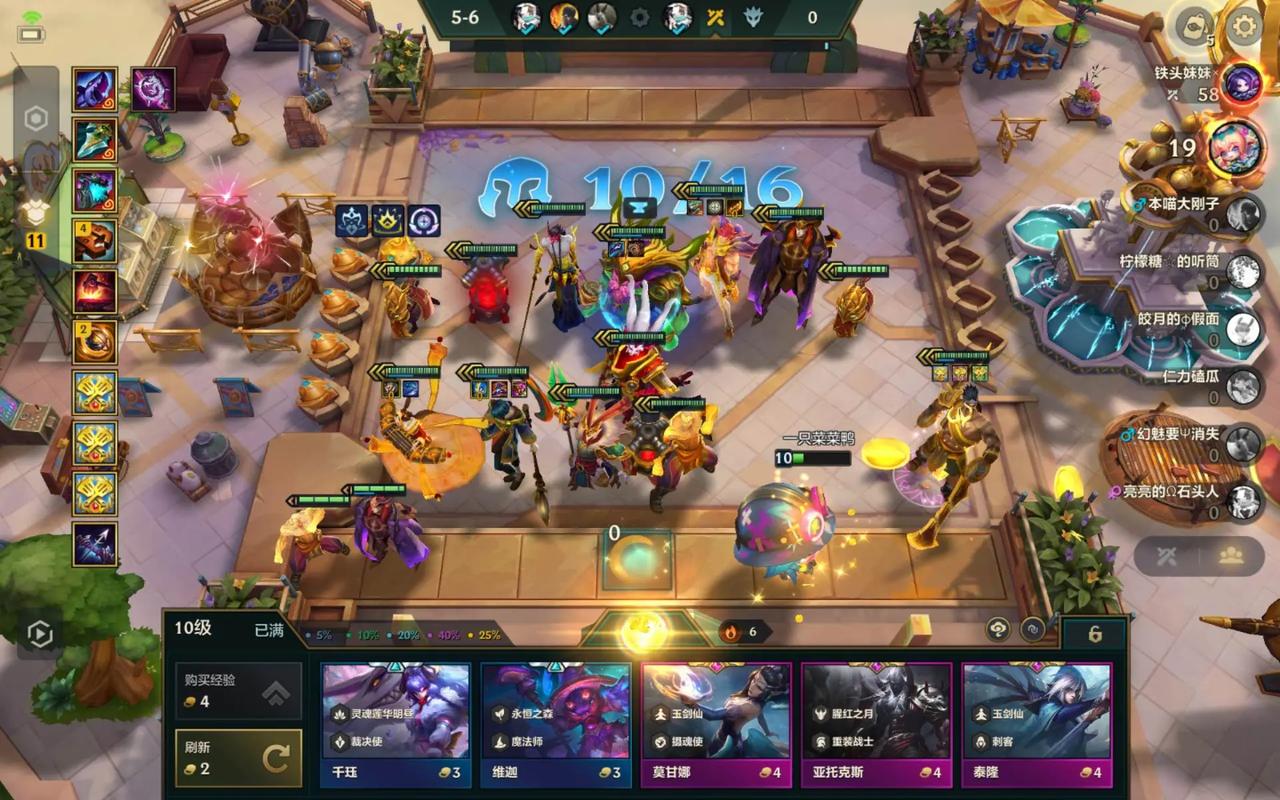Show 柠檬糖的听筒's board
This screenshot has width=1280, height=800.
coord(1243,271)
